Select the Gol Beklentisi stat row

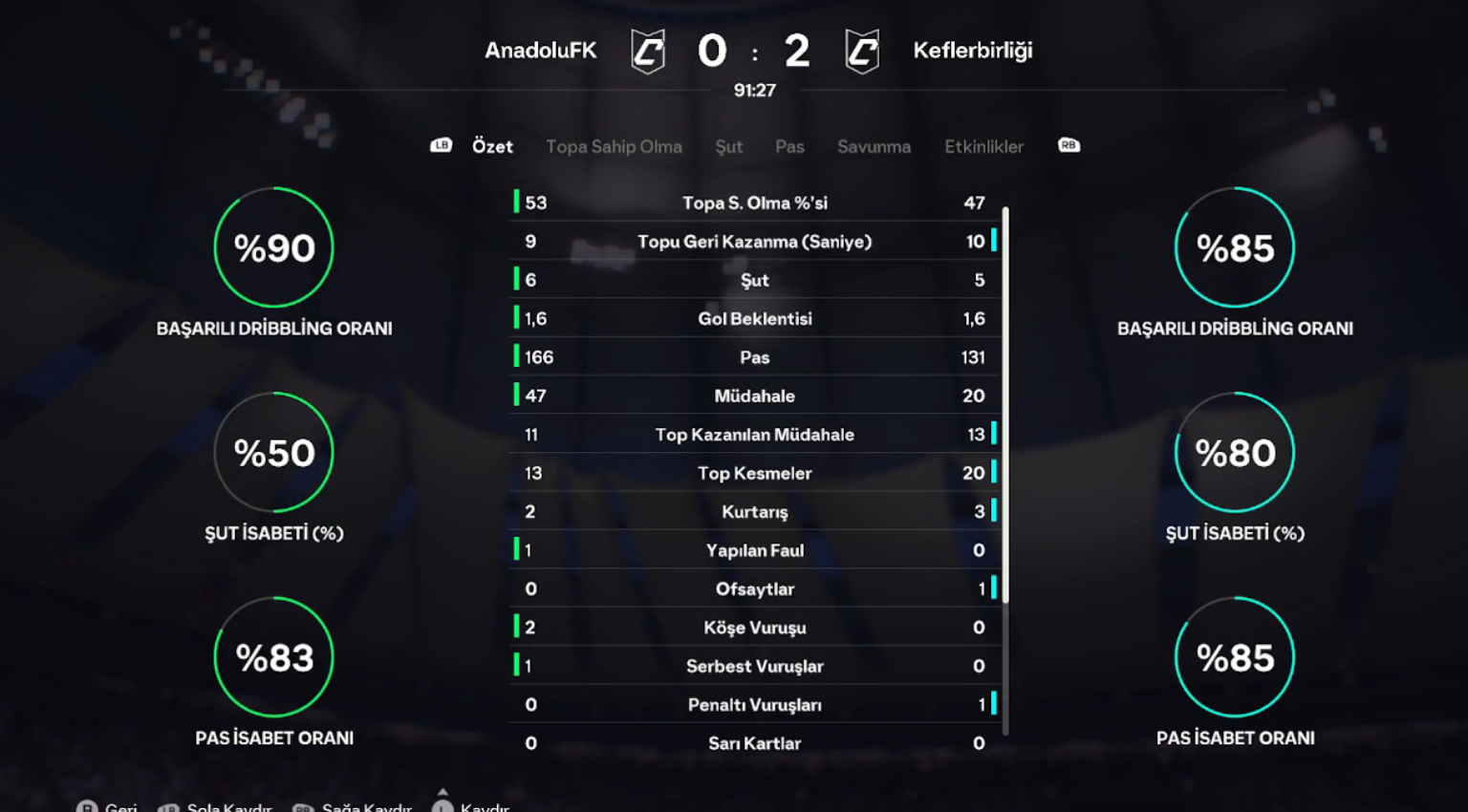[x=754, y=319]
